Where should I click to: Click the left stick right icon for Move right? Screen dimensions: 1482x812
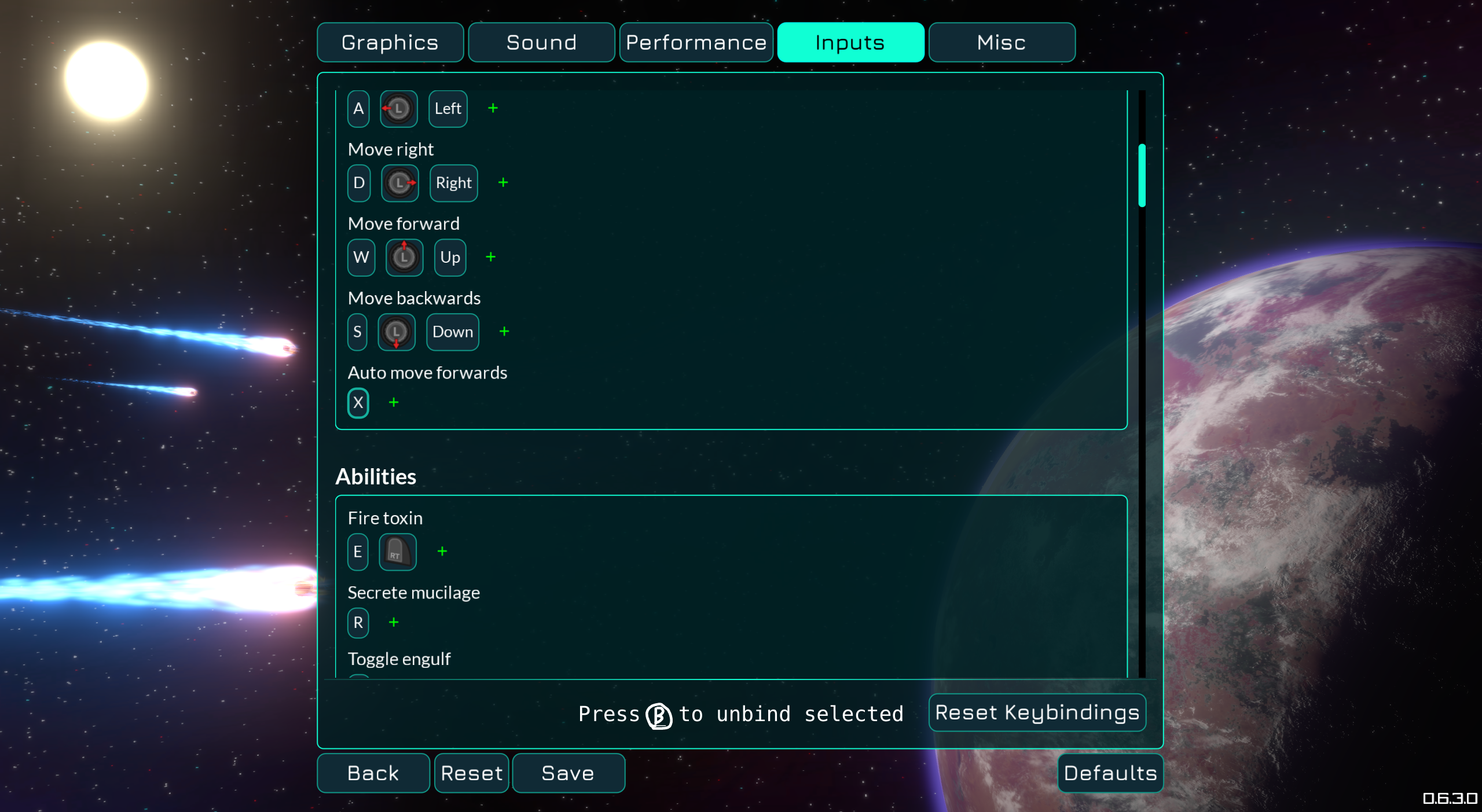(x=399, y=183)
